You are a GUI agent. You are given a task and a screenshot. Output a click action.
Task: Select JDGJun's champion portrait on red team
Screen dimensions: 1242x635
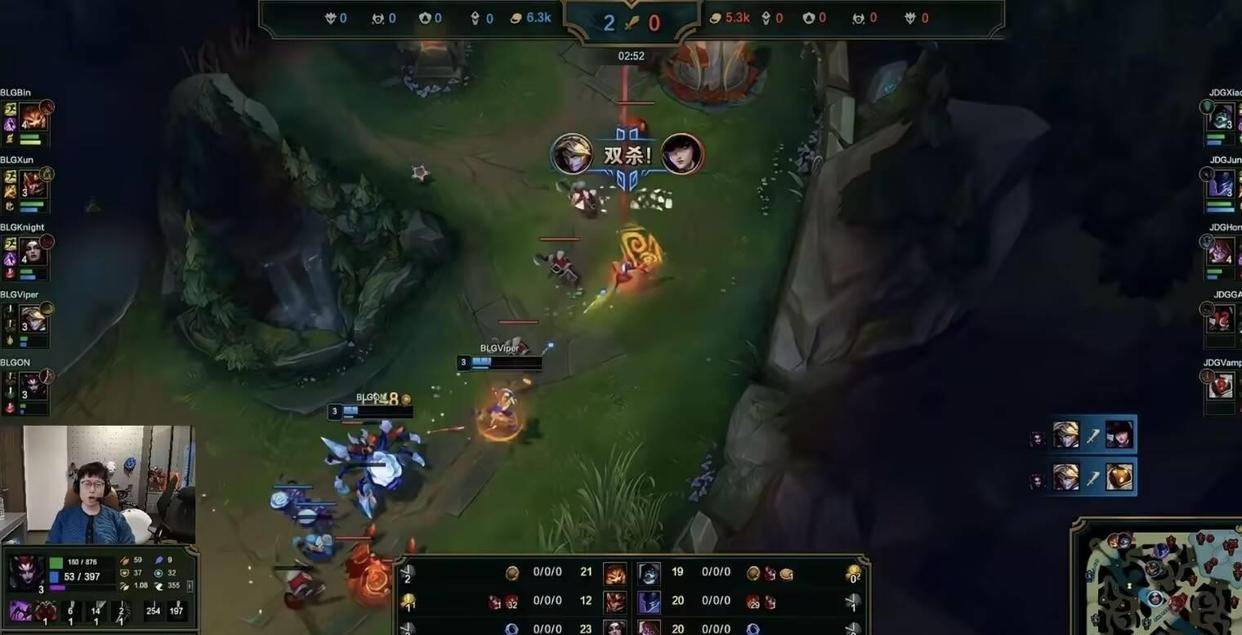(x=1221, y=185)
